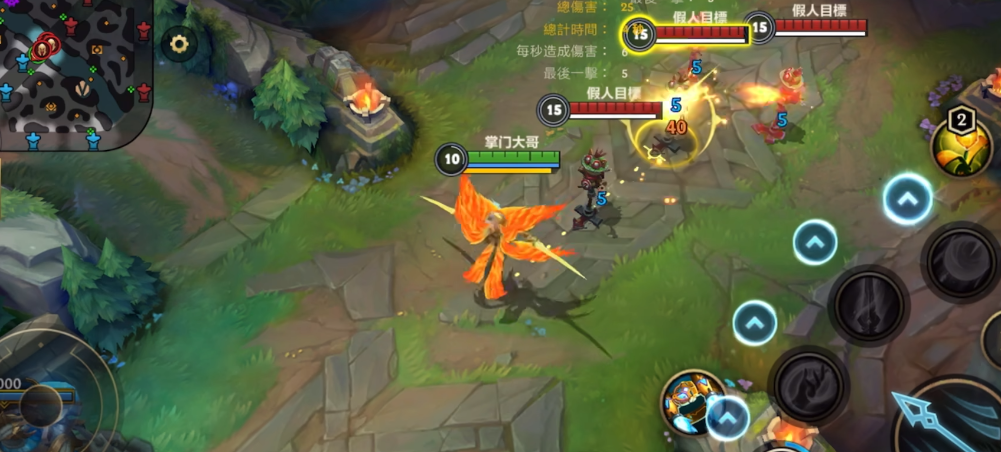Cast the ability with vertical streaks icon
The image size is (1001, 452).
[x=868, y=304]
